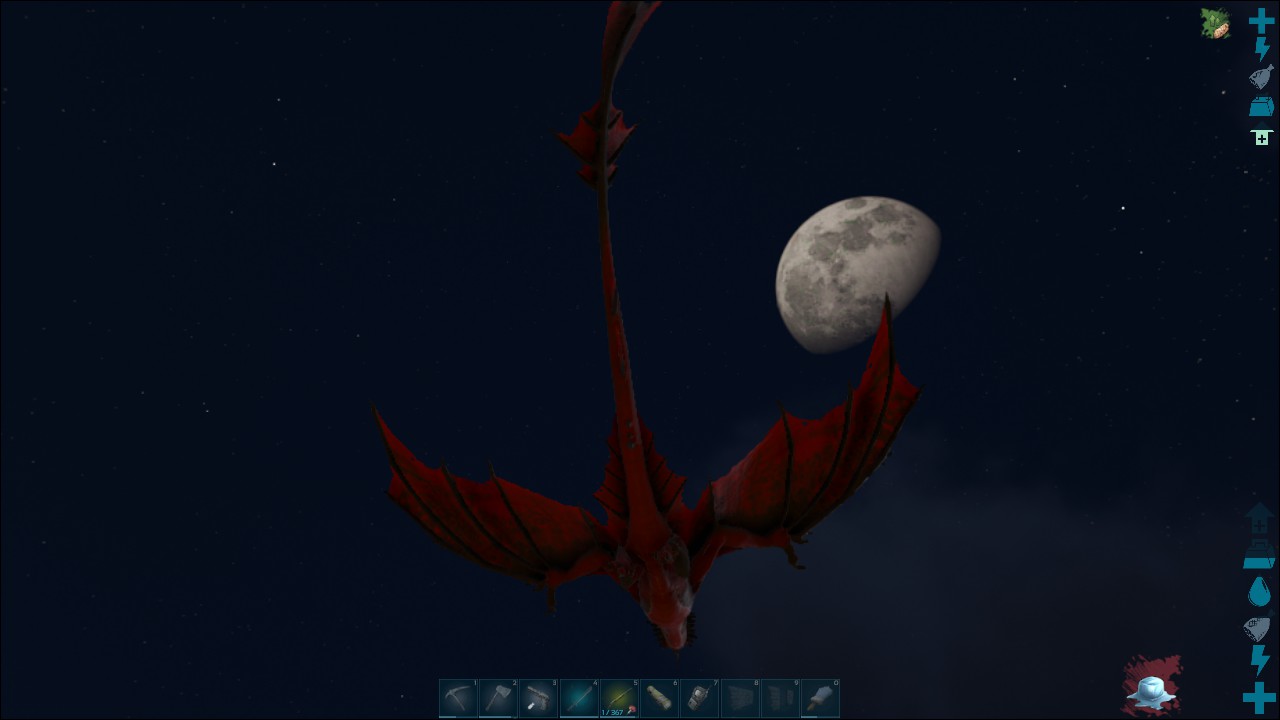Choose the structure piece in hotbar slot 9
Viewport: 1280px width, 720px height.
pos(780,698)
